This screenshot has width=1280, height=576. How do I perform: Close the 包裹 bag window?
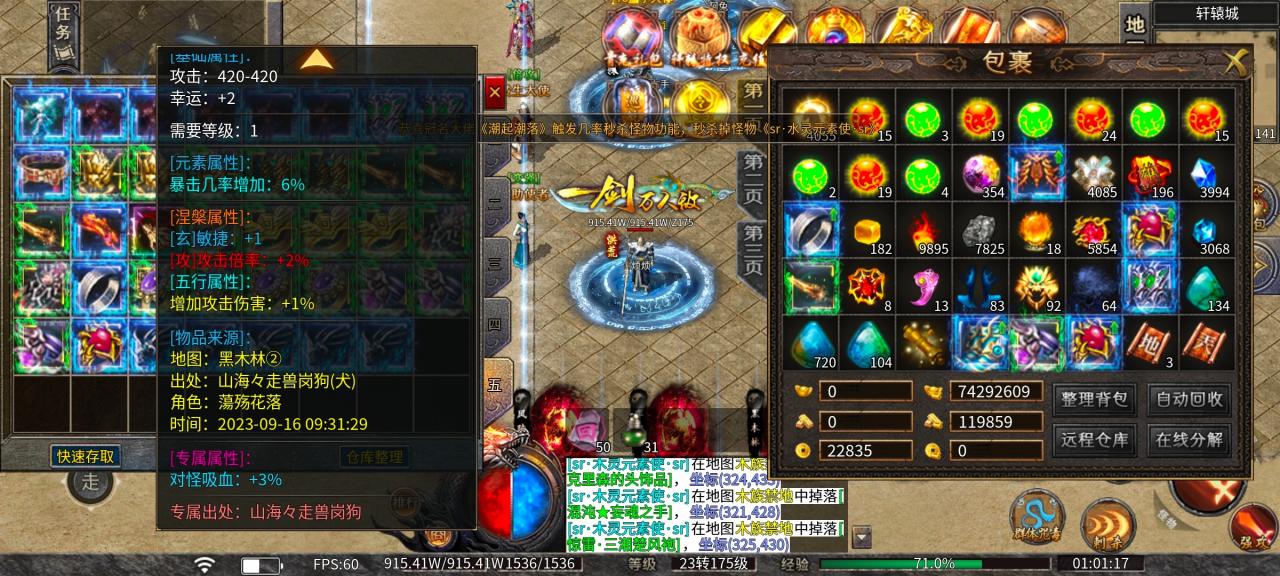pyautogui.click(x=1236, y=62)
